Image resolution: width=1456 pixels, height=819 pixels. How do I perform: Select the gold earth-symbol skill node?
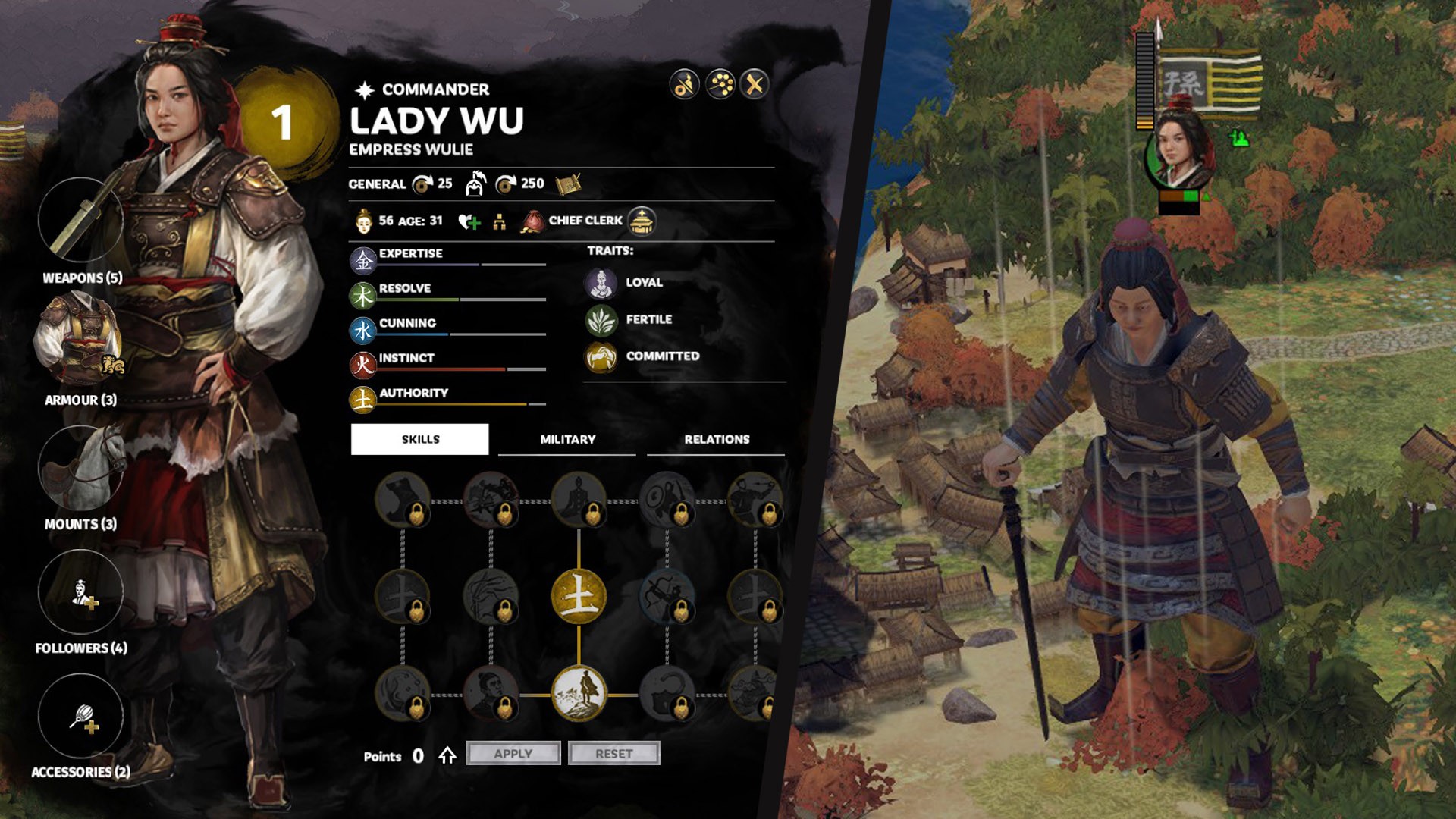pos(579,597)
